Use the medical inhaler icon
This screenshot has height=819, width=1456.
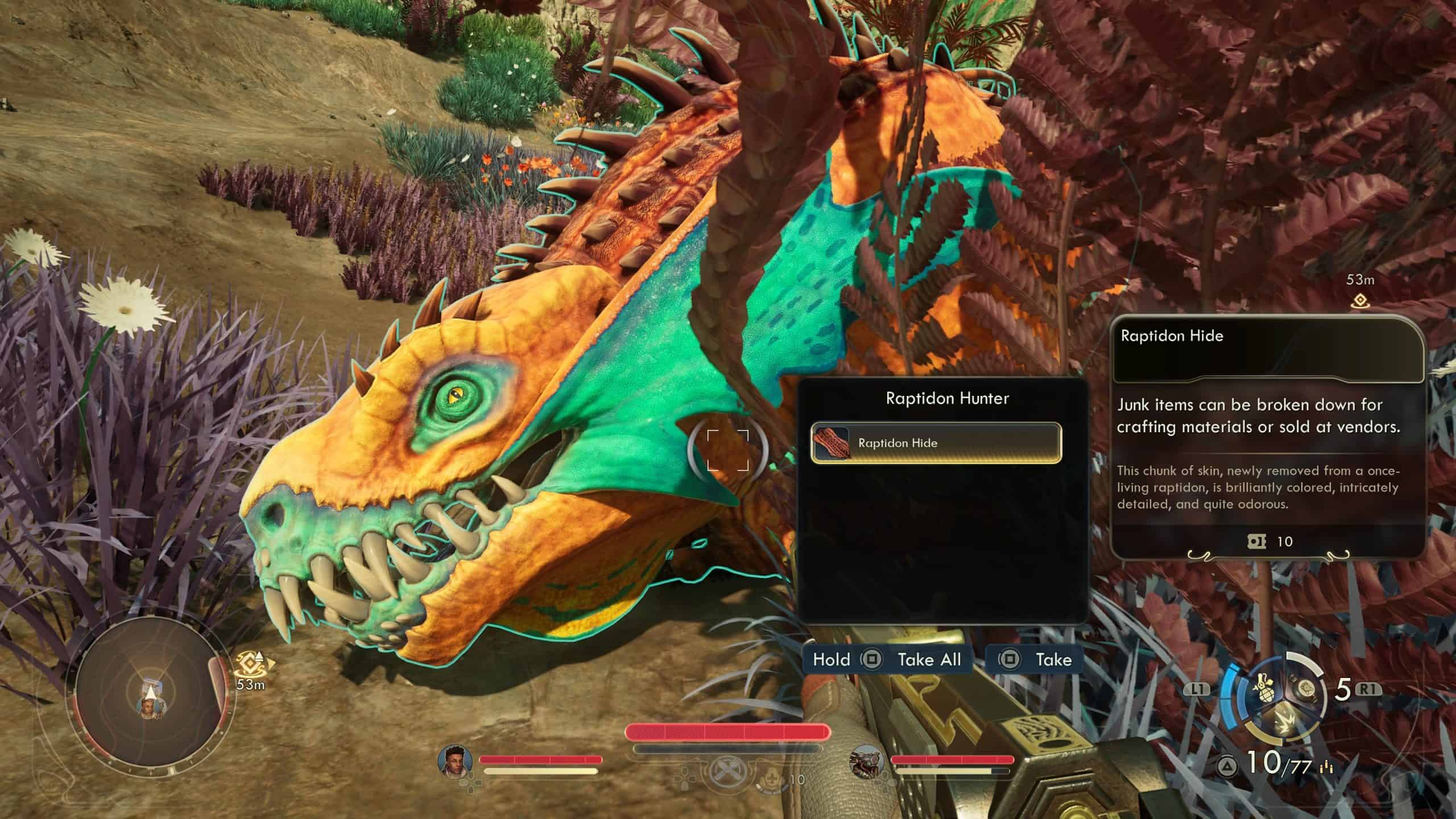772,778
